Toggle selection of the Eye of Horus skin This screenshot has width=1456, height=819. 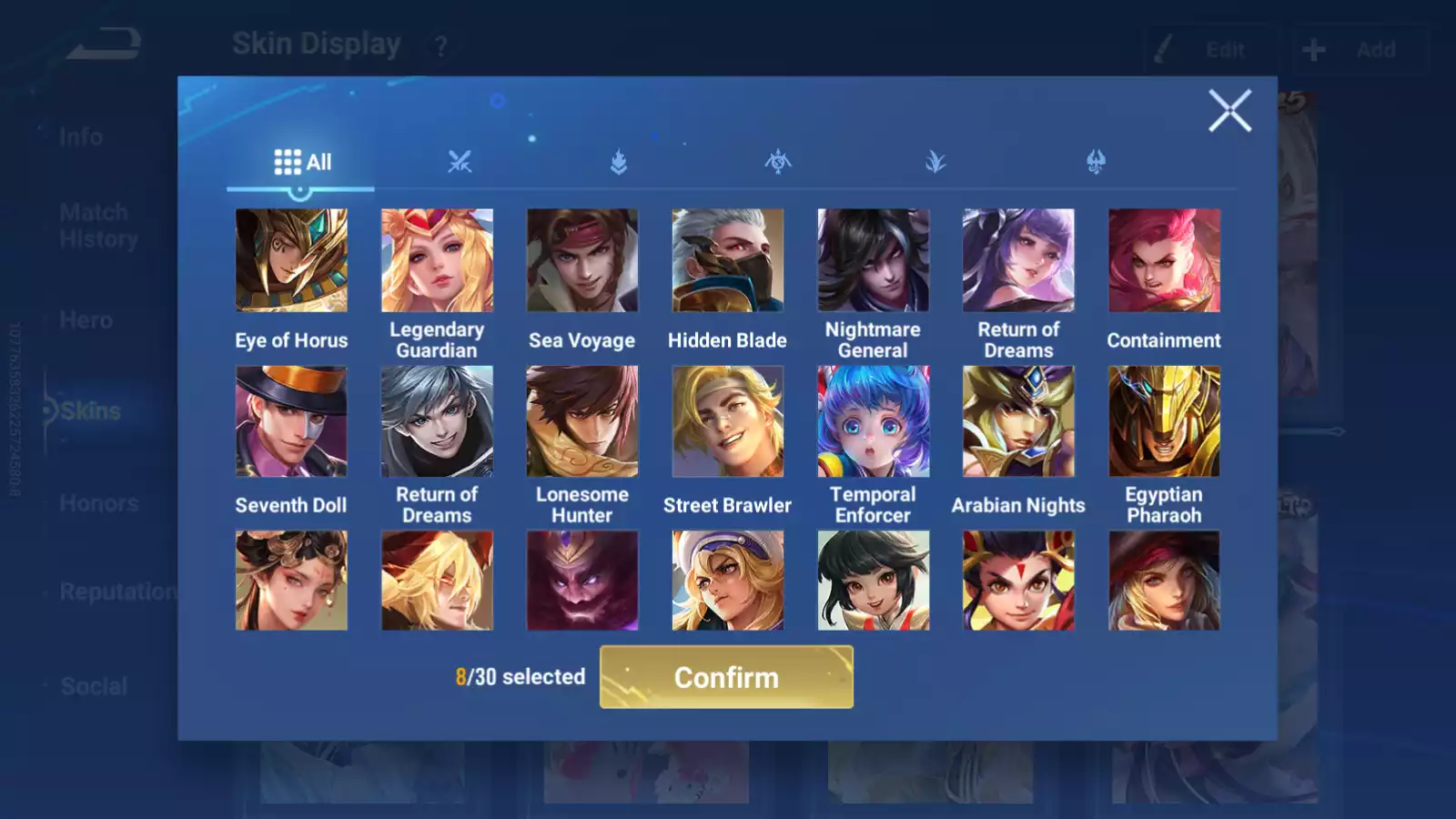click(291, 259)
